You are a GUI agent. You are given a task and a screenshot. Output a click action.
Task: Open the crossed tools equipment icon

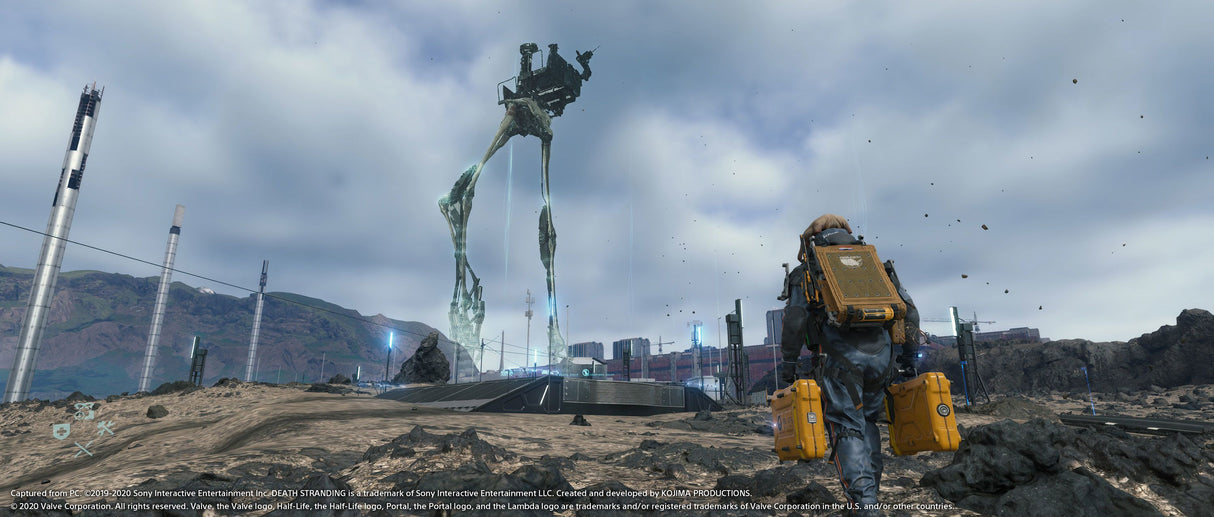tap(104, 429)
